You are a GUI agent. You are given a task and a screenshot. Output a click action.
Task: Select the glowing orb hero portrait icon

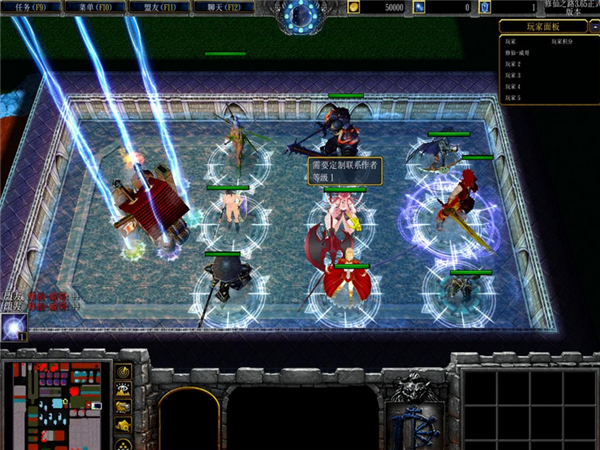tap(14, 326)
